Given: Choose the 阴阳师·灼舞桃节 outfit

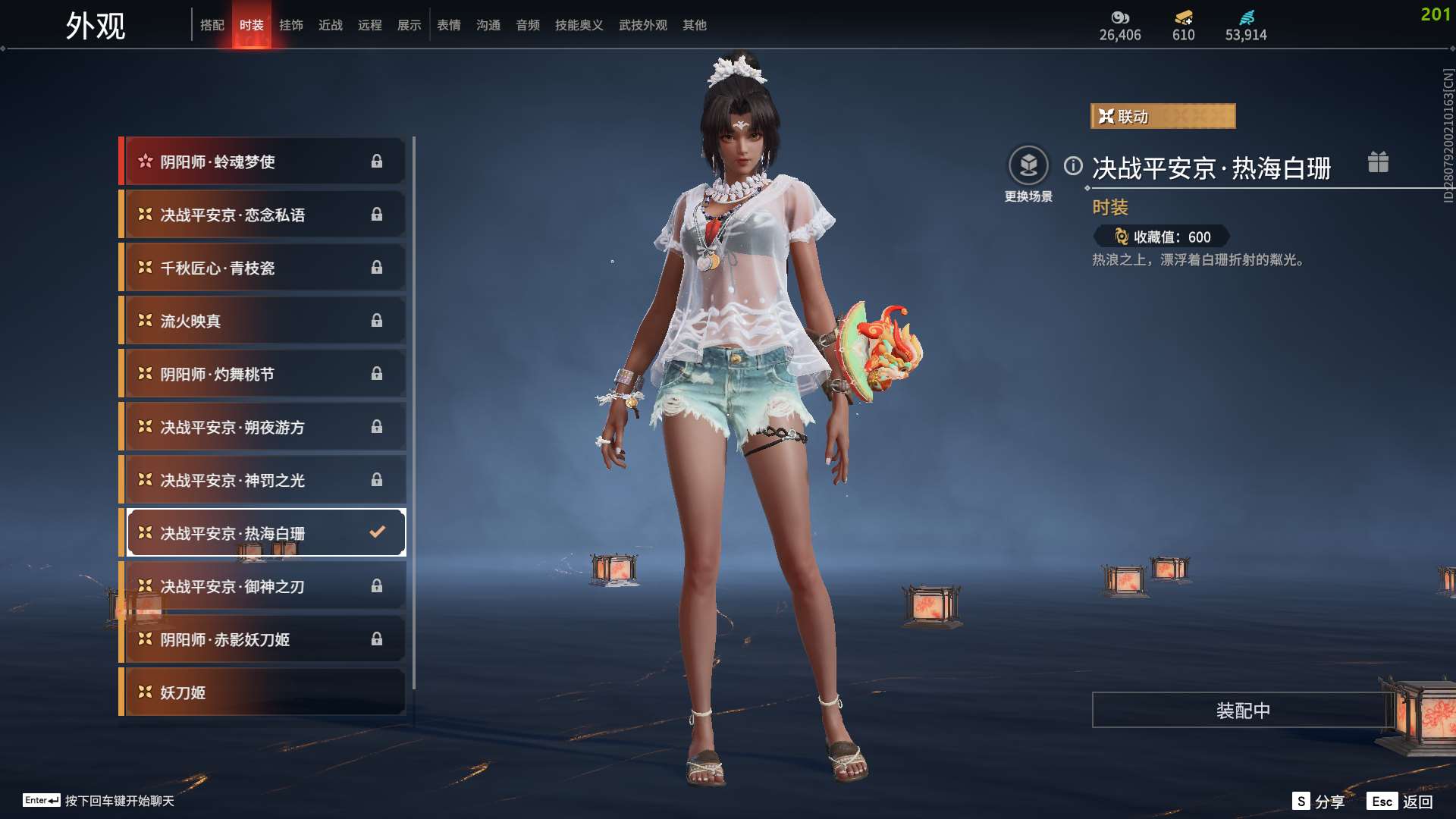Looking at the screenshot, I should [x=263, y=374].
